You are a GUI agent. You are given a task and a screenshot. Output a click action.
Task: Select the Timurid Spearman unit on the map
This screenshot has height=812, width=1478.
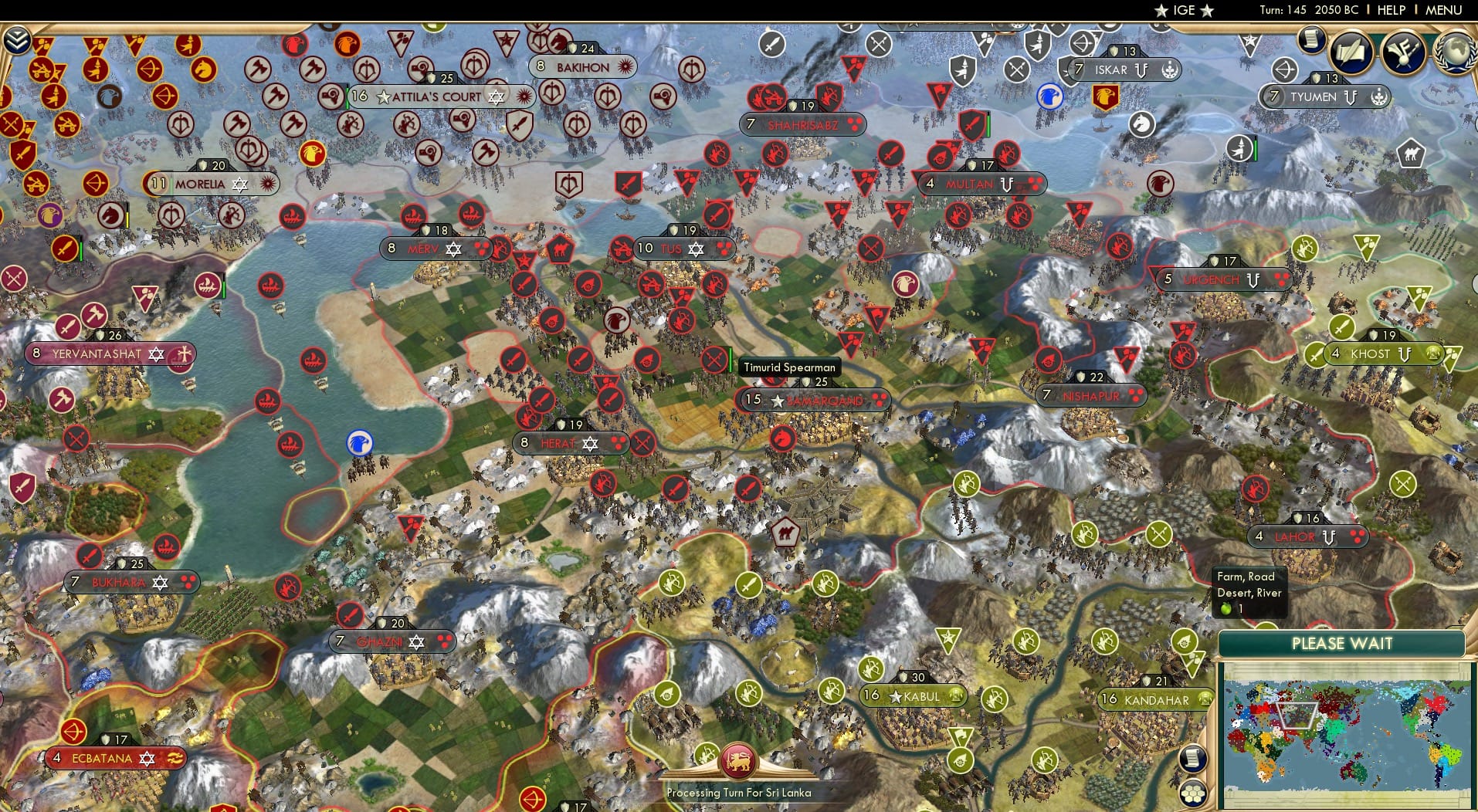click(714, 360)
